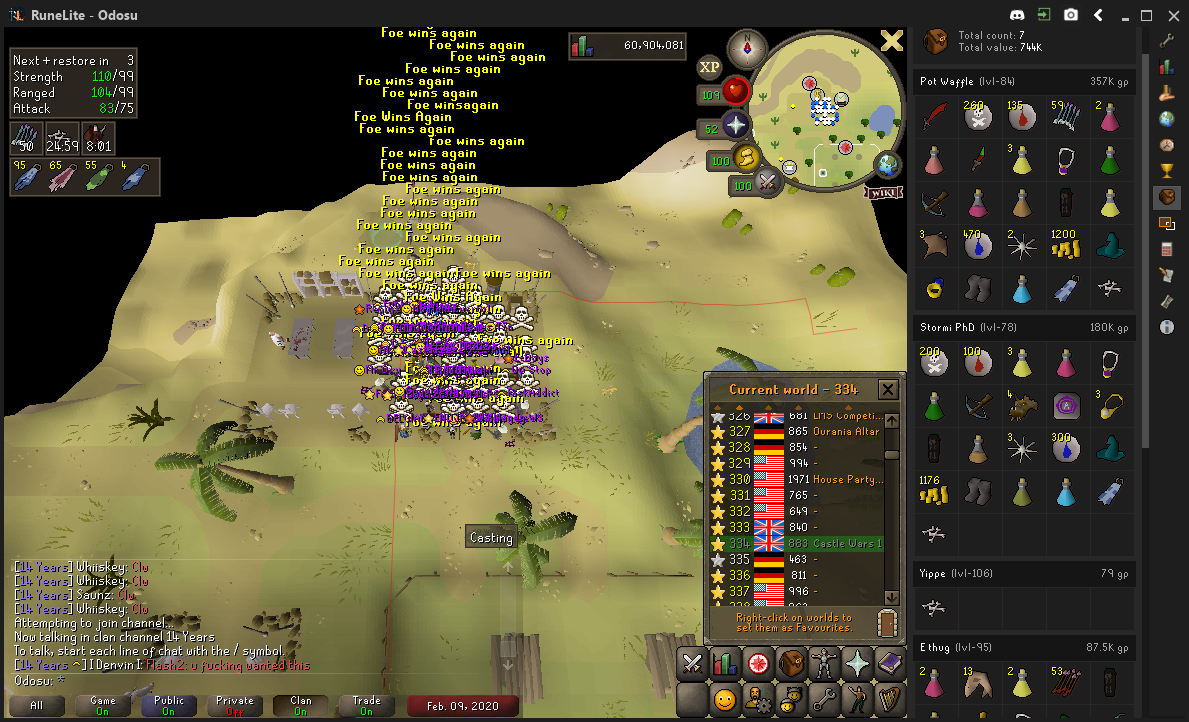The image size is (1189, 722).
Task: Select the Public chat tab
Action: (x=168, y=706)
